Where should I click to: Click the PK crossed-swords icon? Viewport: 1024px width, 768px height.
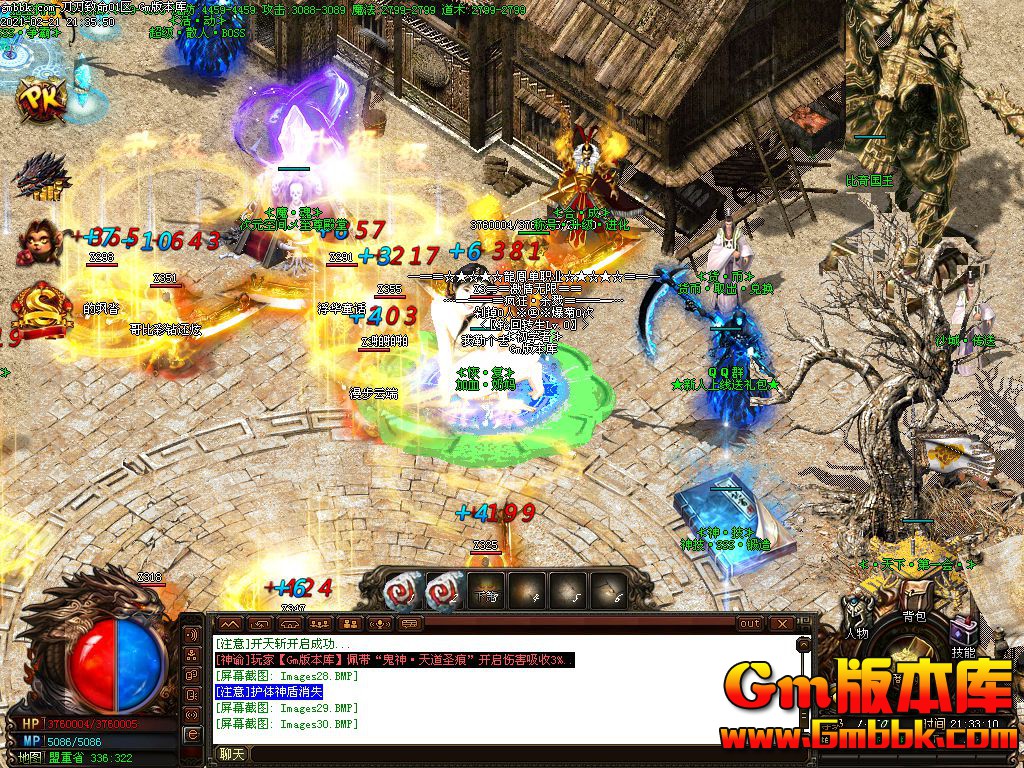[x=44, y=99]
